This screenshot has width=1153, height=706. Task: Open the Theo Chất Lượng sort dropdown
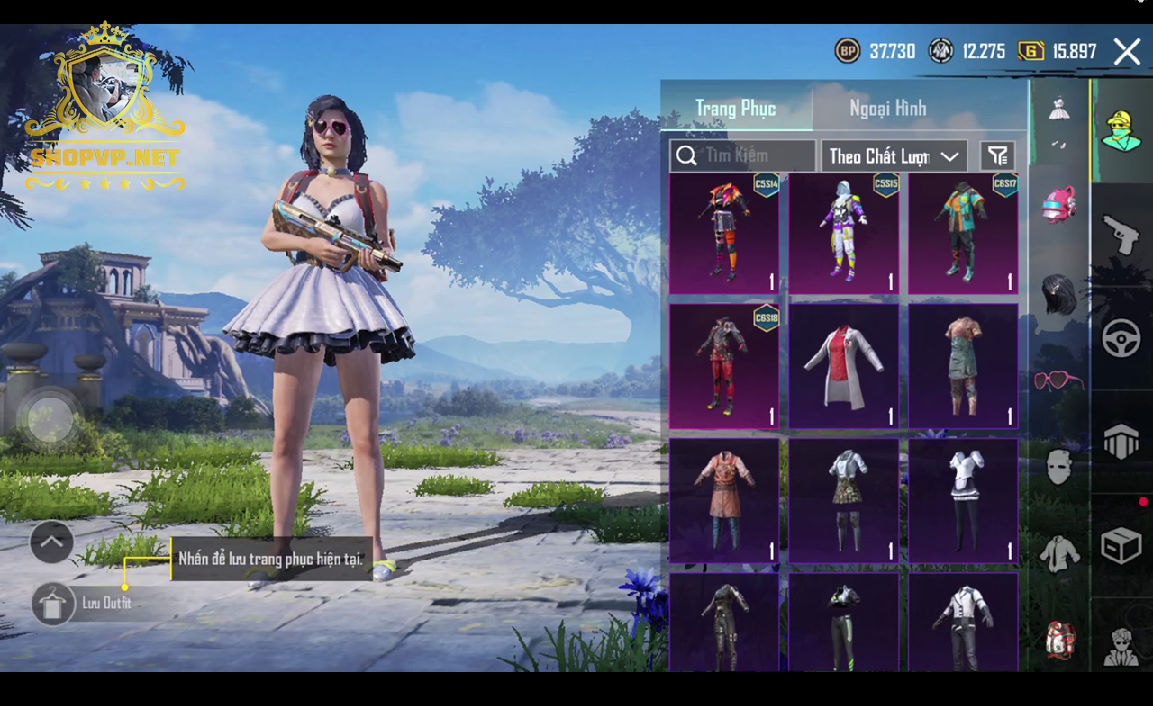point(893,156)
